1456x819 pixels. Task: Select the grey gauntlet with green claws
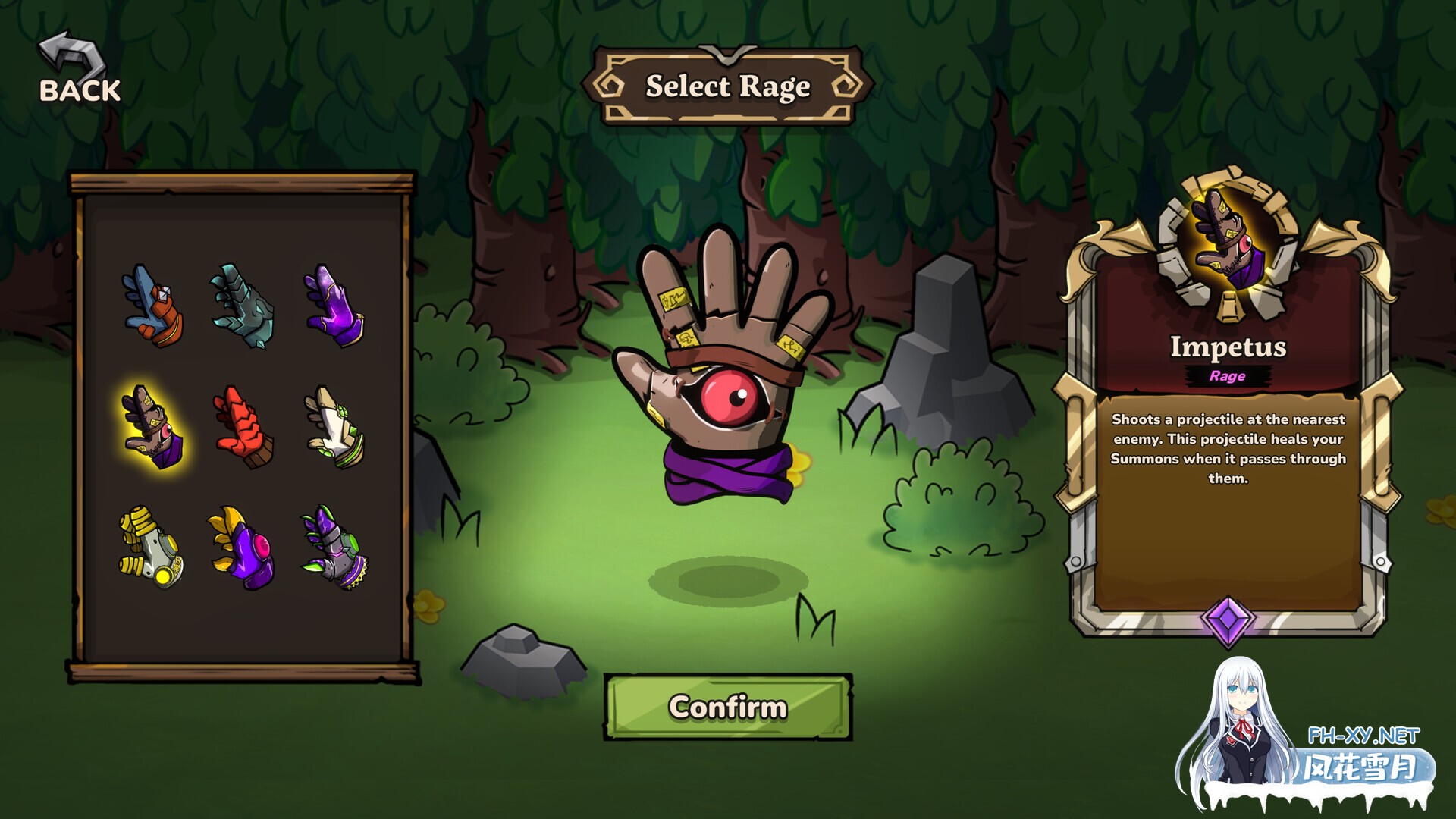[x=334, y=548]
